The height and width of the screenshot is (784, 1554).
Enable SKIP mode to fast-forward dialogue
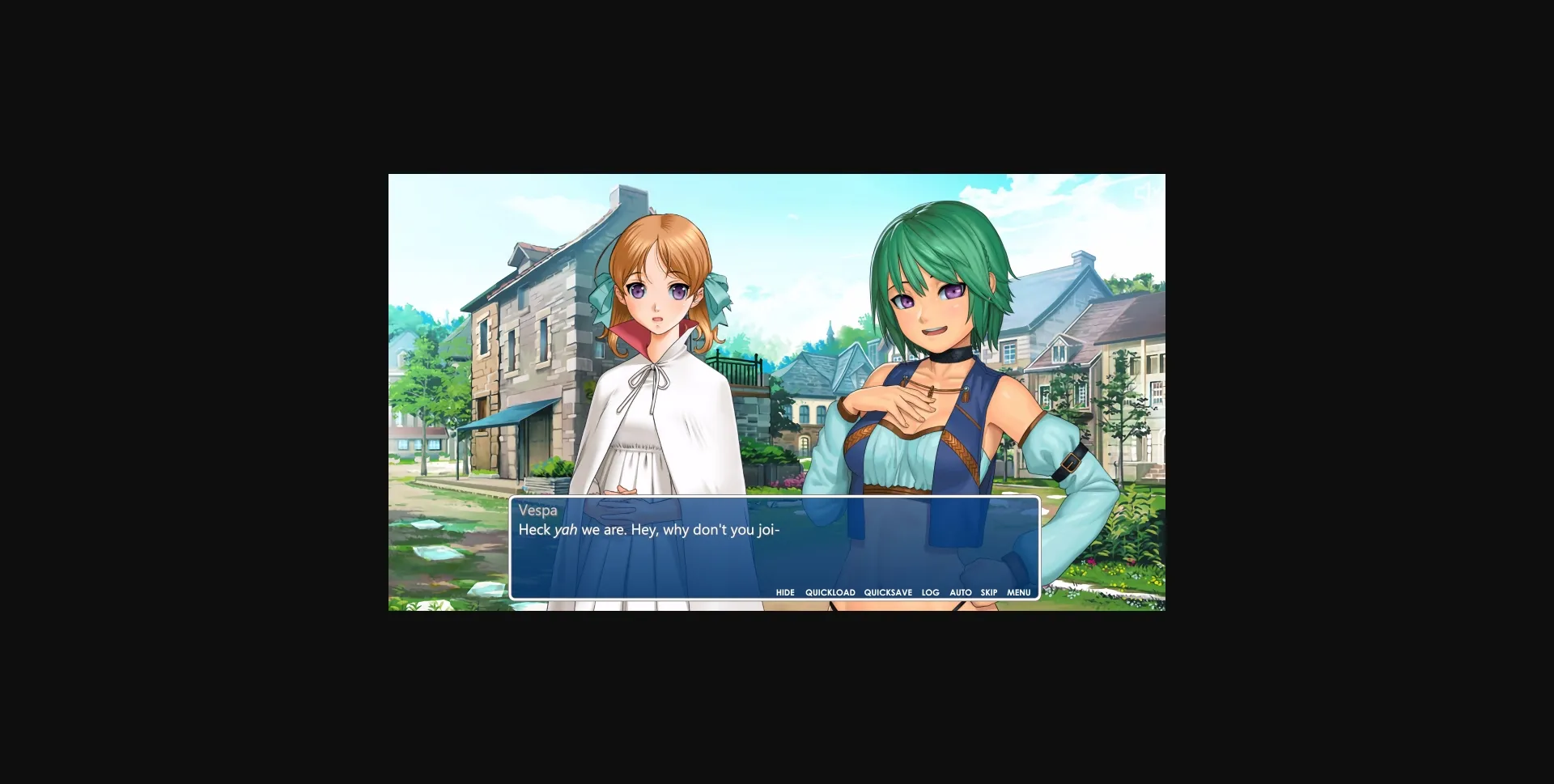[988, 592]
